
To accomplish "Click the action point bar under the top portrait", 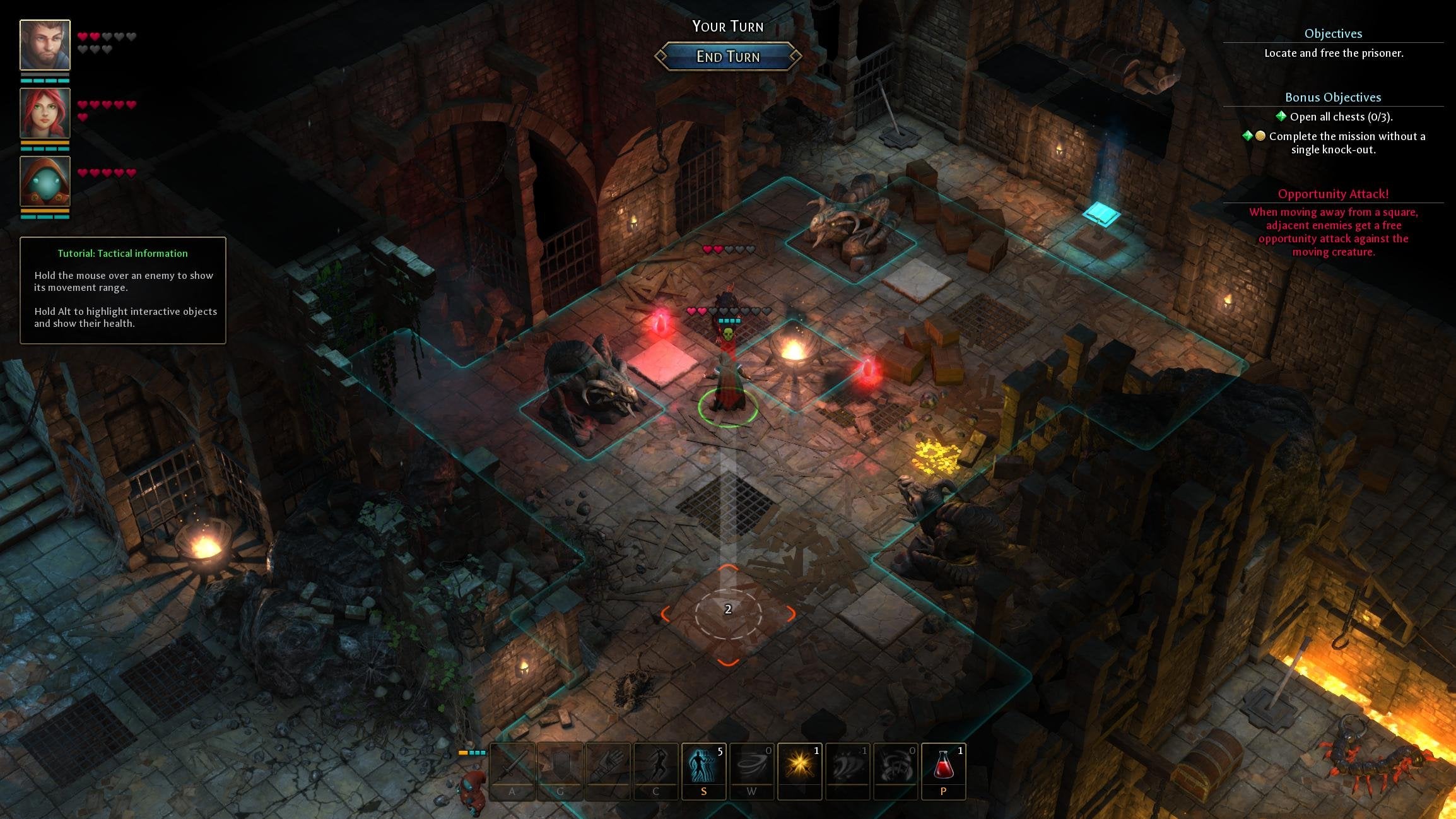I will pyautogui.click(x=44, y=81).
